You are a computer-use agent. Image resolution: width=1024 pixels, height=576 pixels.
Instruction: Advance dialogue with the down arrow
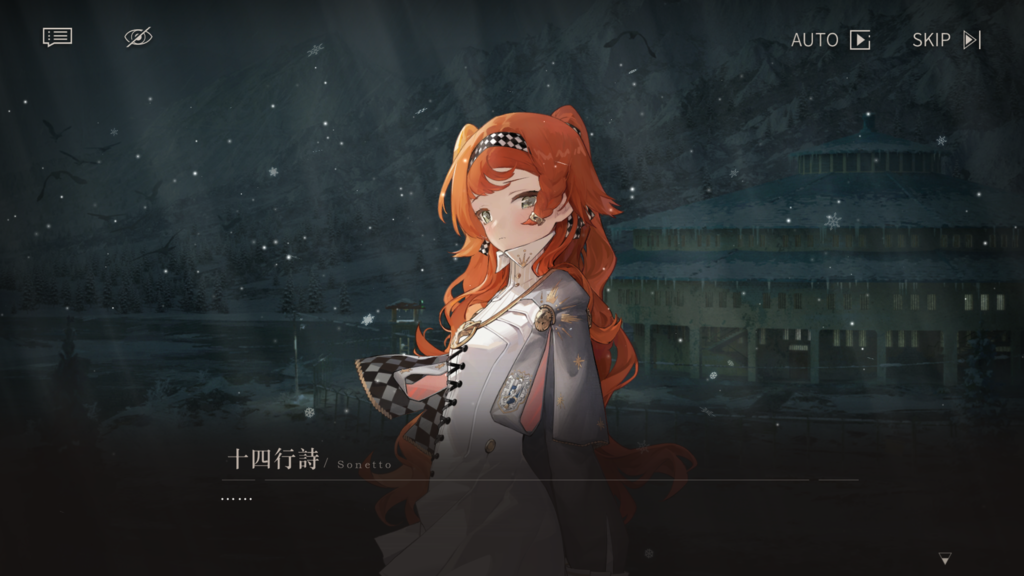click(945, 558)
